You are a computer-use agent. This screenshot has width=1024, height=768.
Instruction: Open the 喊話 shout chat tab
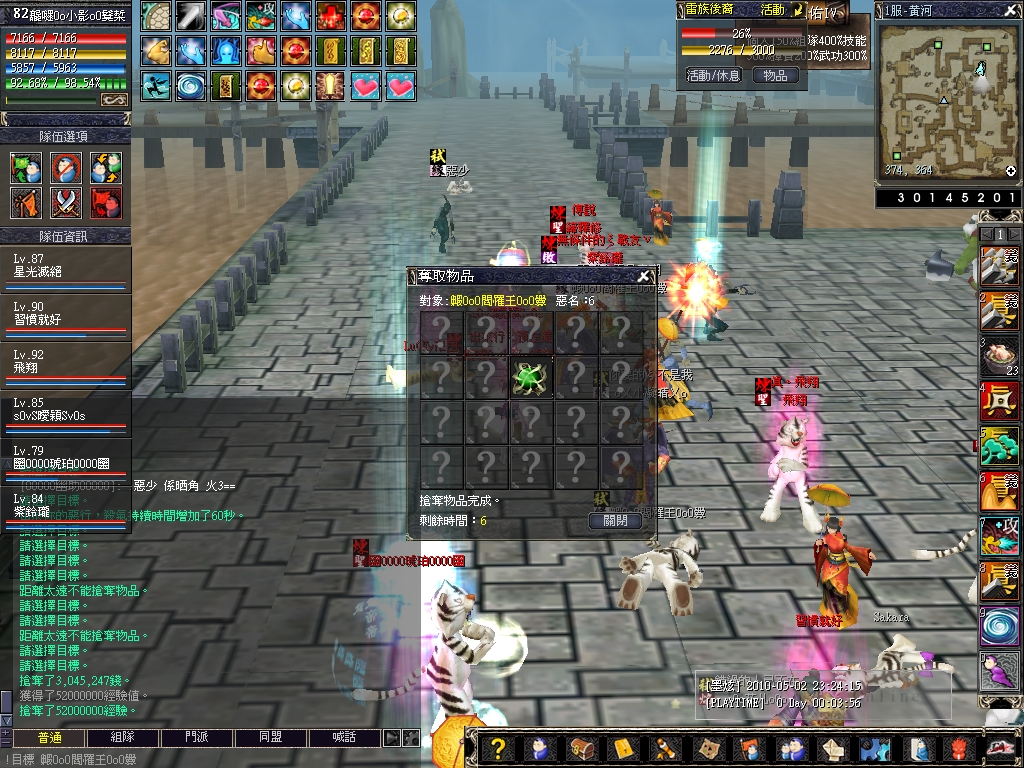(345, 738)
